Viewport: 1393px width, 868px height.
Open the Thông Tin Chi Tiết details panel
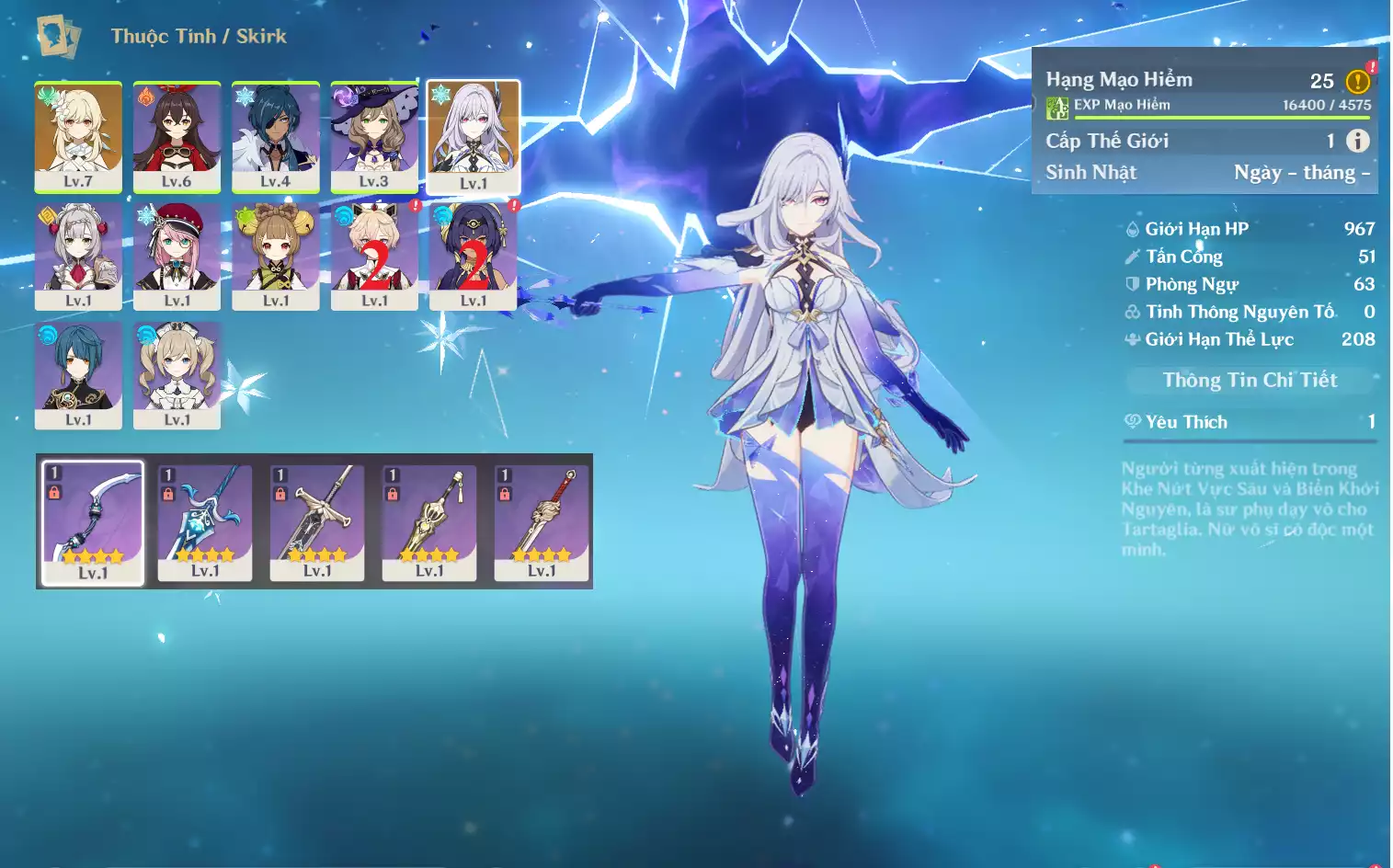coord(1250,380)
